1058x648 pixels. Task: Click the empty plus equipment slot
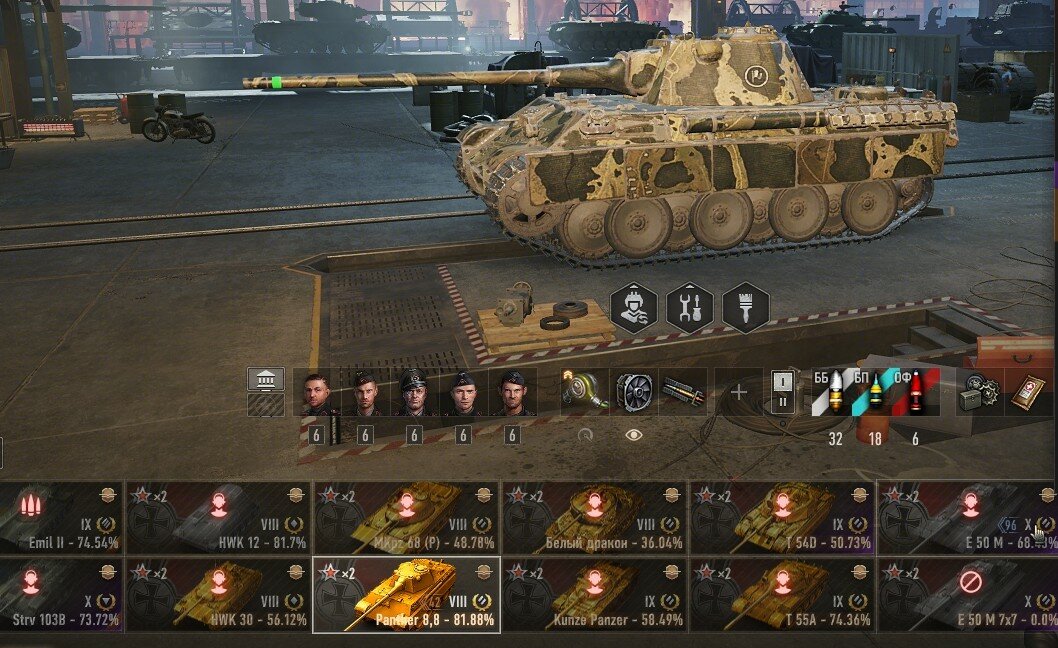coord(738,392)
